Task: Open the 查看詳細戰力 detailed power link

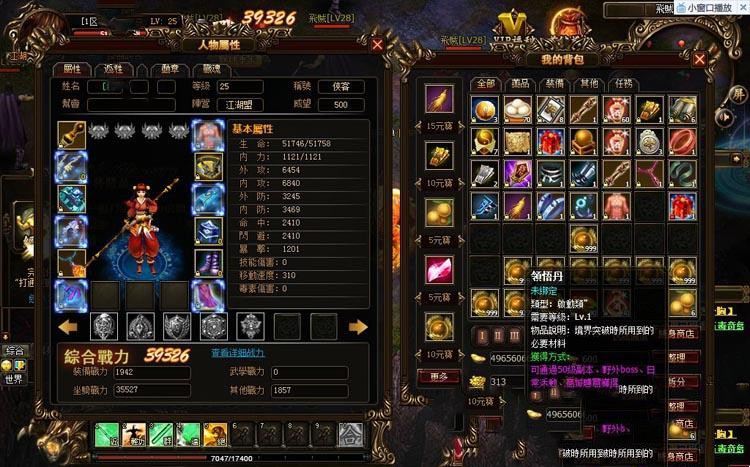Action: point(238,353)
